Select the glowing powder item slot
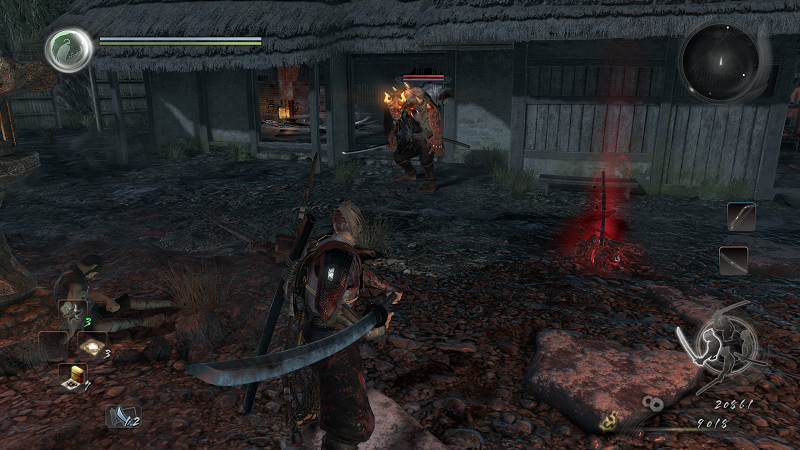Screen dimensions: 800x450 (x=93, y=343)
